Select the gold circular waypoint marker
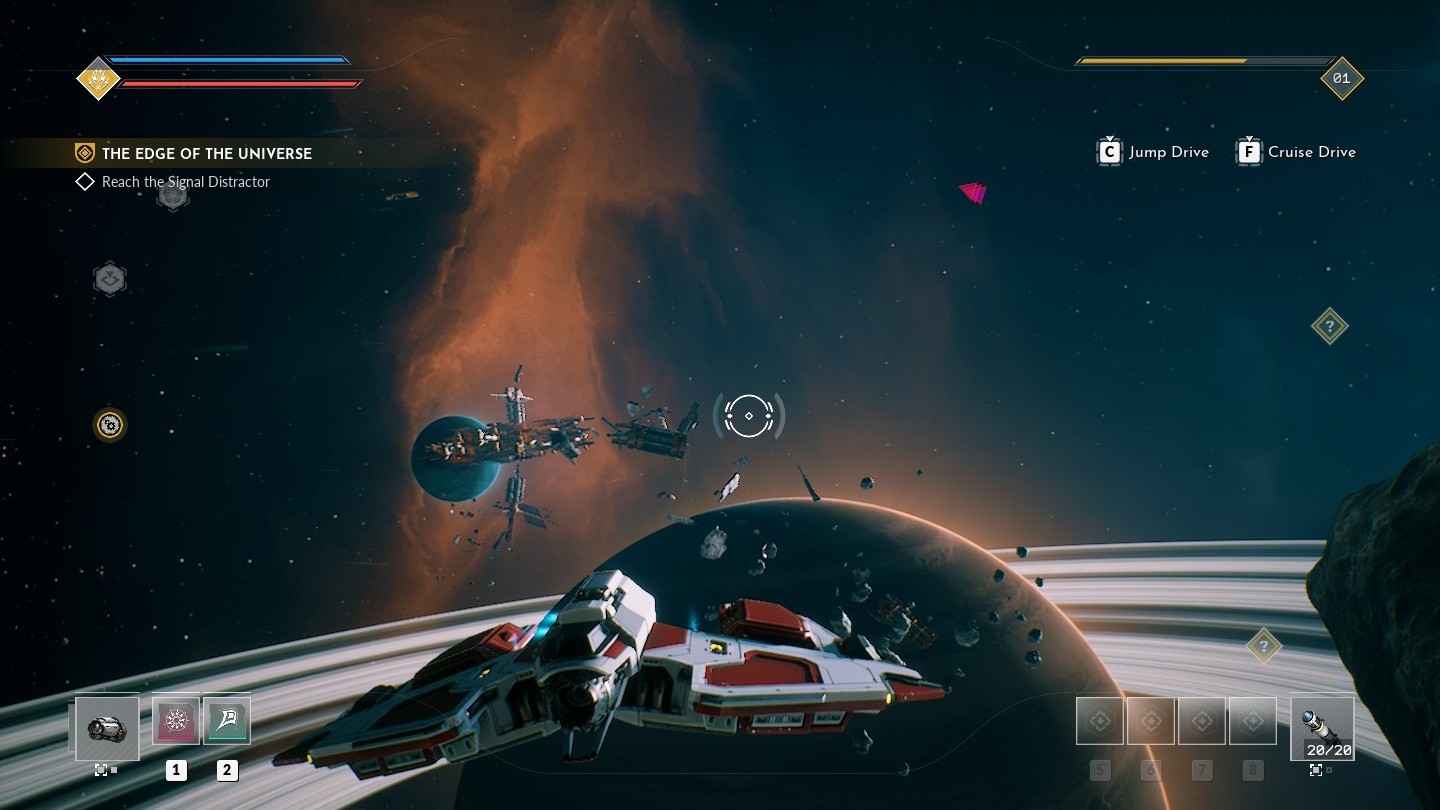Screen dimensions: 1440x810 pyautogui.click(x=110, y=425)
